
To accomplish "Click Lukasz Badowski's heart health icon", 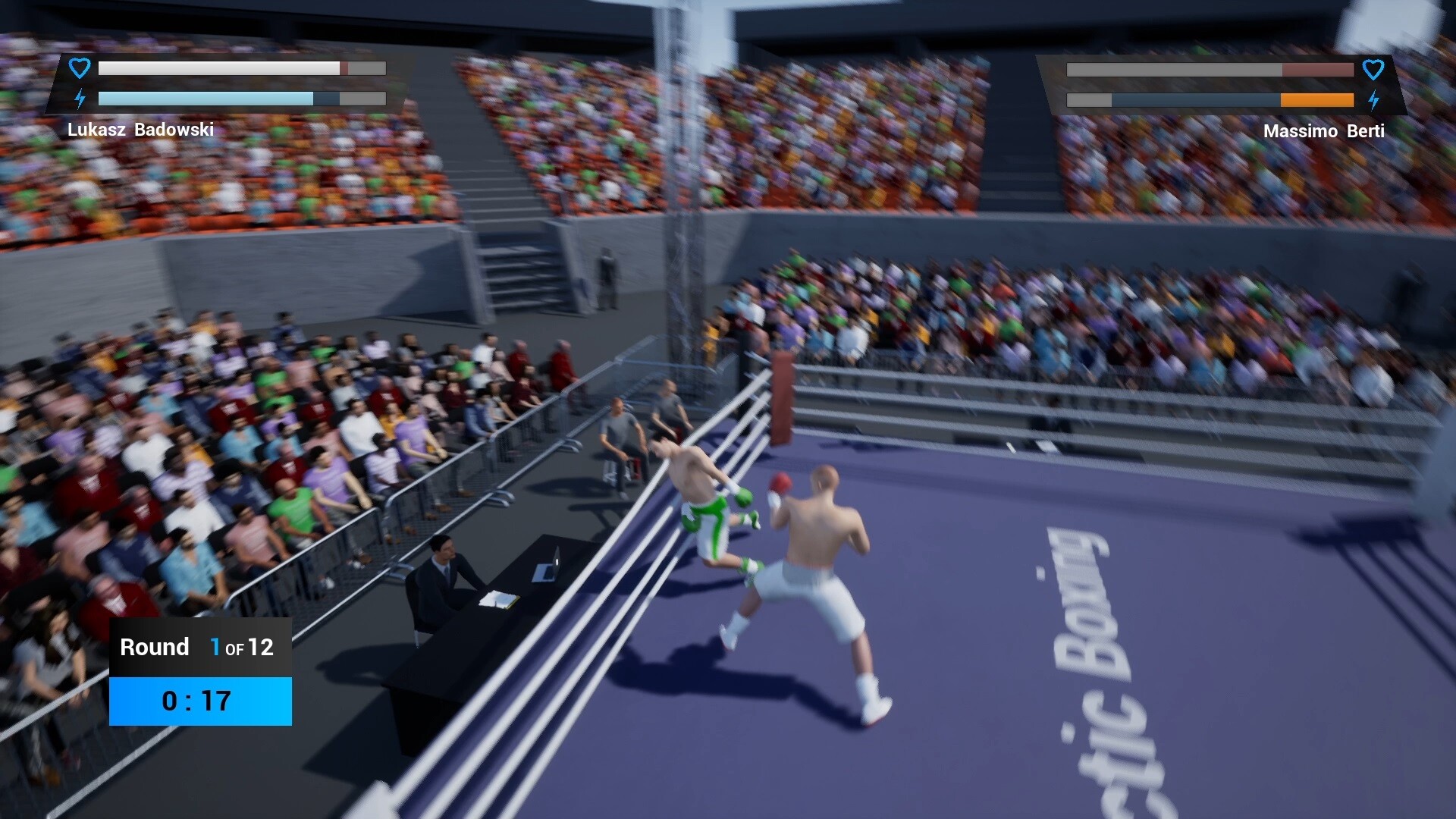I will [x=79, y=67].
